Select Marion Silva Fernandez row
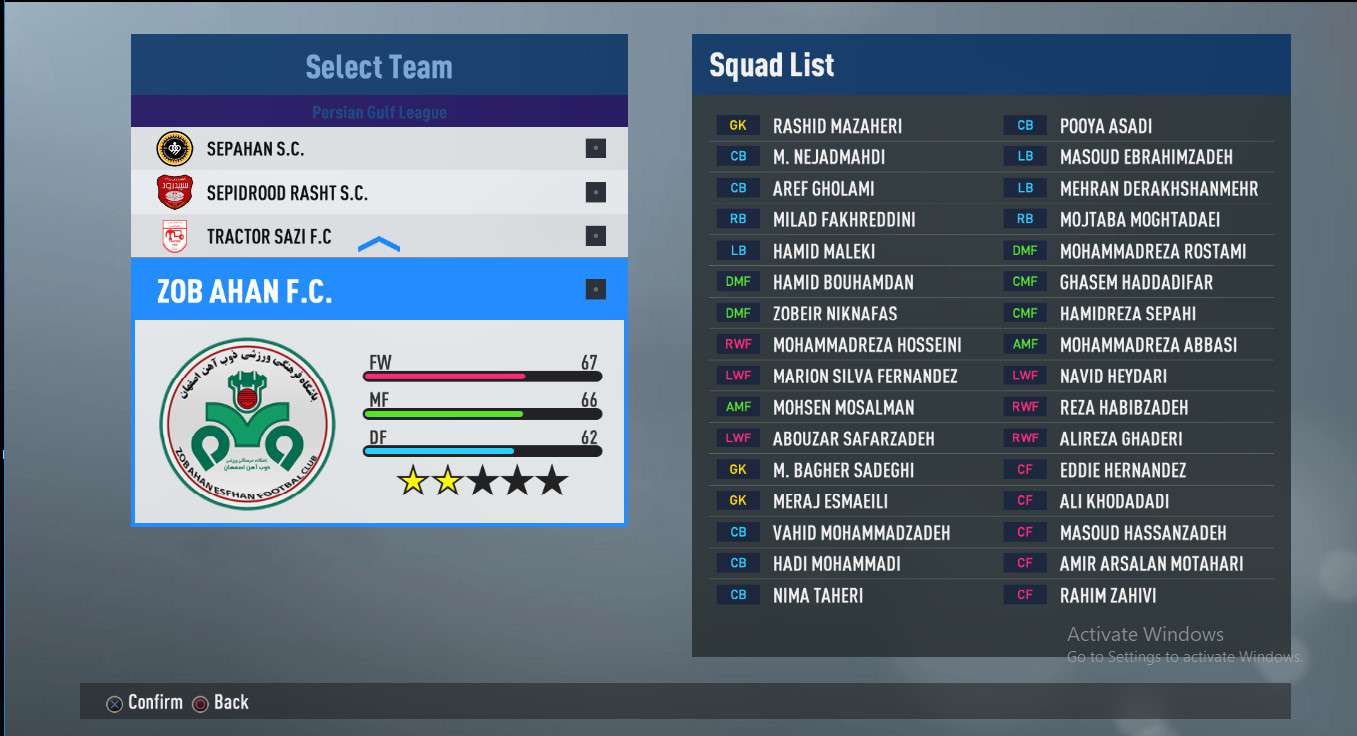This screenshot has width=1357, height=736. [865, 376]
